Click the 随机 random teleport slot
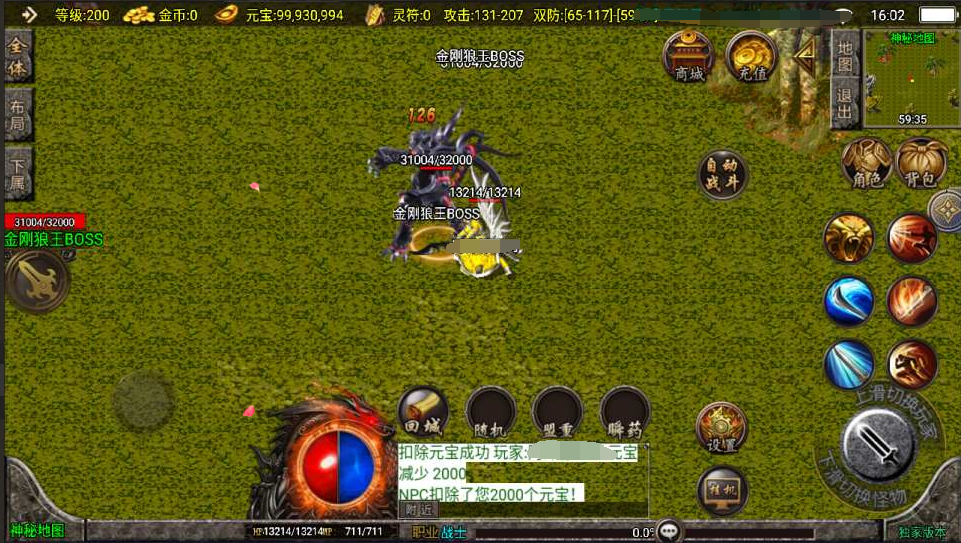This screenshot has width=961, height=543. (490, 411)
